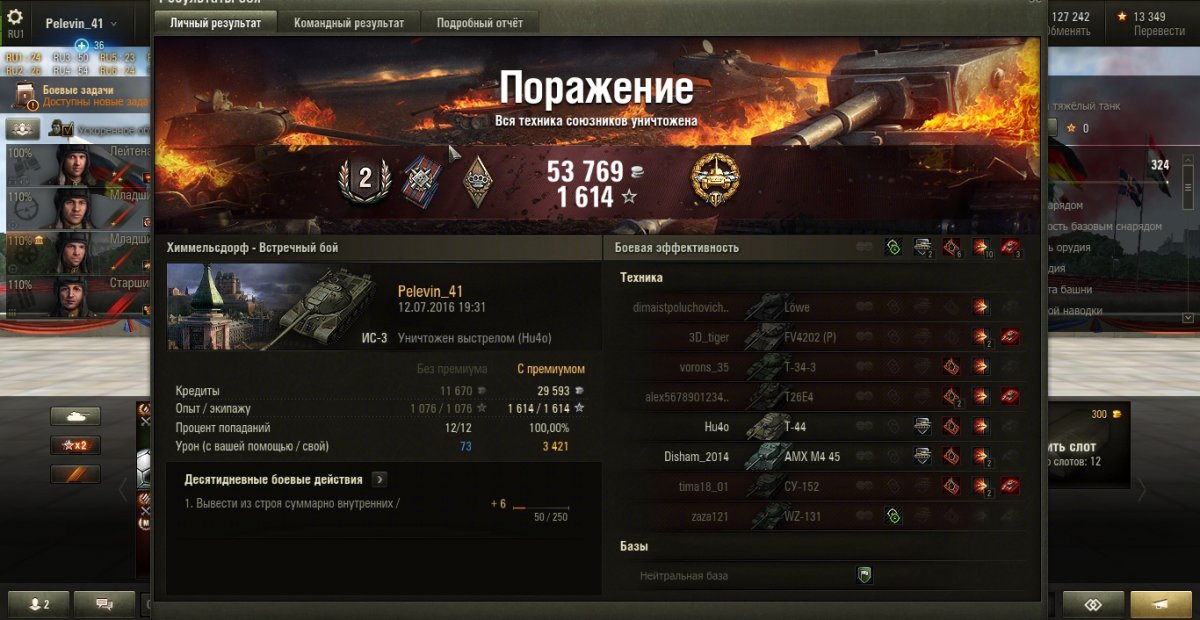Click the zaza121 WZ-131 row
This screenshot has height=620, width=1200.
point(820,516)
